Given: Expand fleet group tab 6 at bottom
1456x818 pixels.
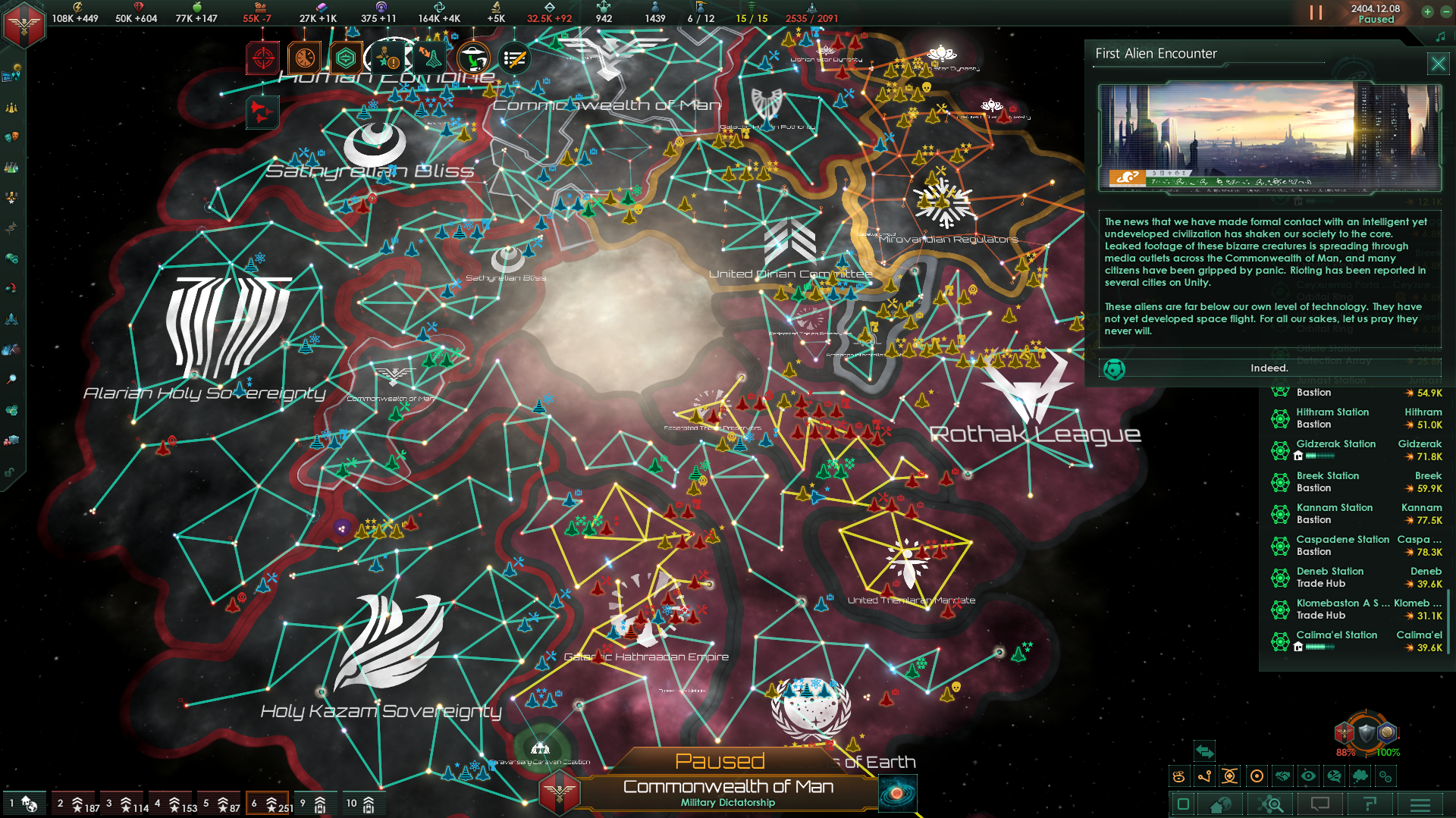Looking at the screenshot, I should click(x=267, y=804).
